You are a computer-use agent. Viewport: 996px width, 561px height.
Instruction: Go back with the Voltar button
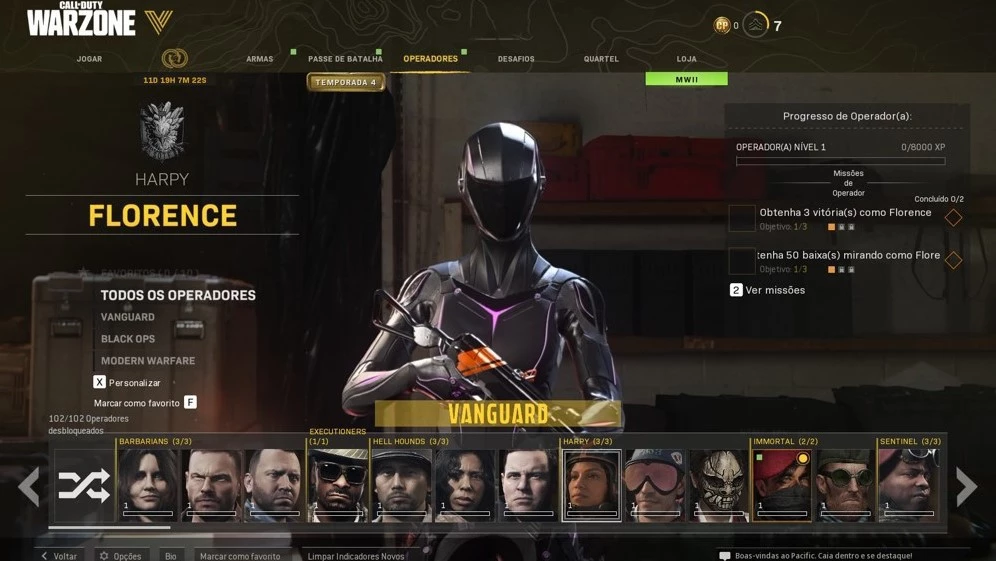click(59, 555)
